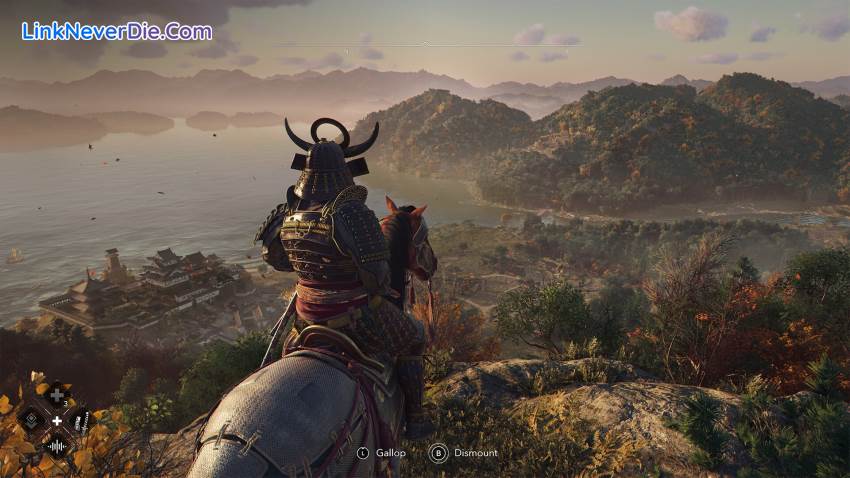
Task: Select the healing plus slot on quick wheel
Action: [57, 396]
